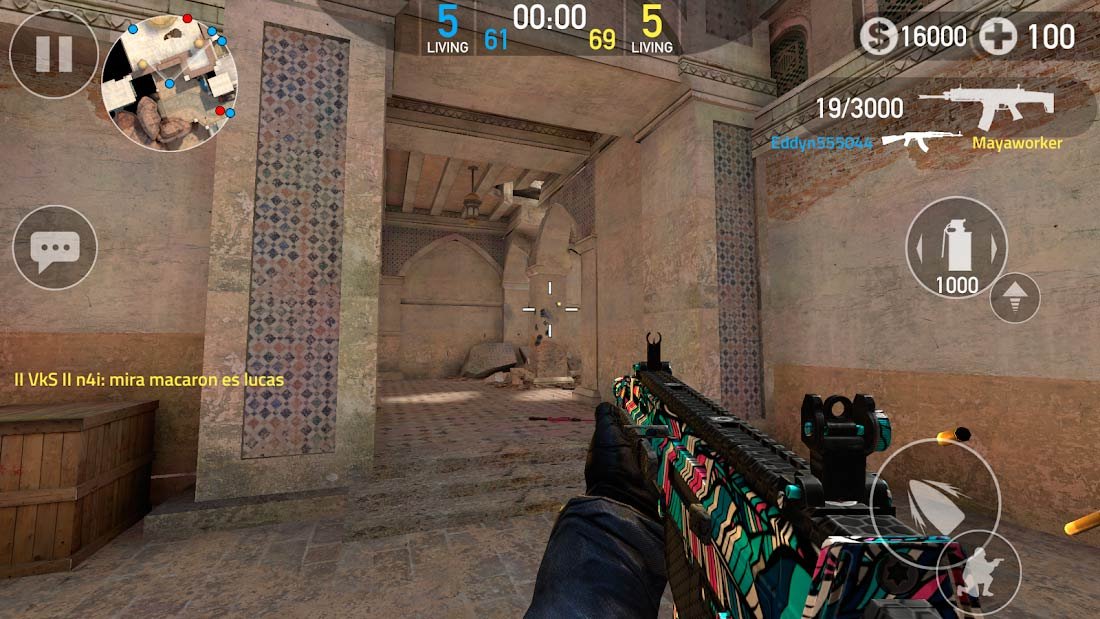Pause the match
Viewport: 1100px width, 619px height.
[x=54, y=54]
